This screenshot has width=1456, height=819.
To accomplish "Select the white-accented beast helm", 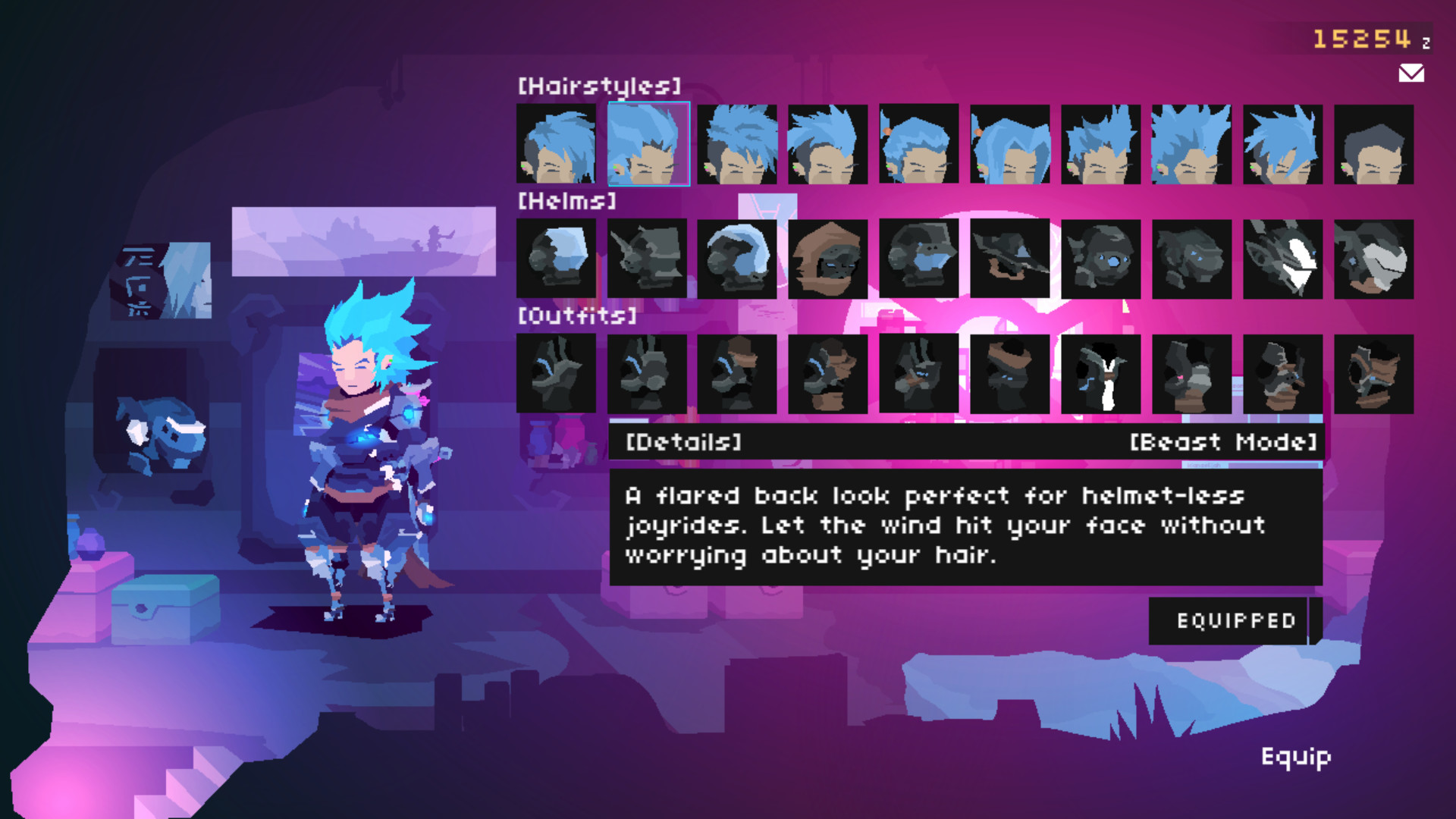I will (x=1284, y=258).
